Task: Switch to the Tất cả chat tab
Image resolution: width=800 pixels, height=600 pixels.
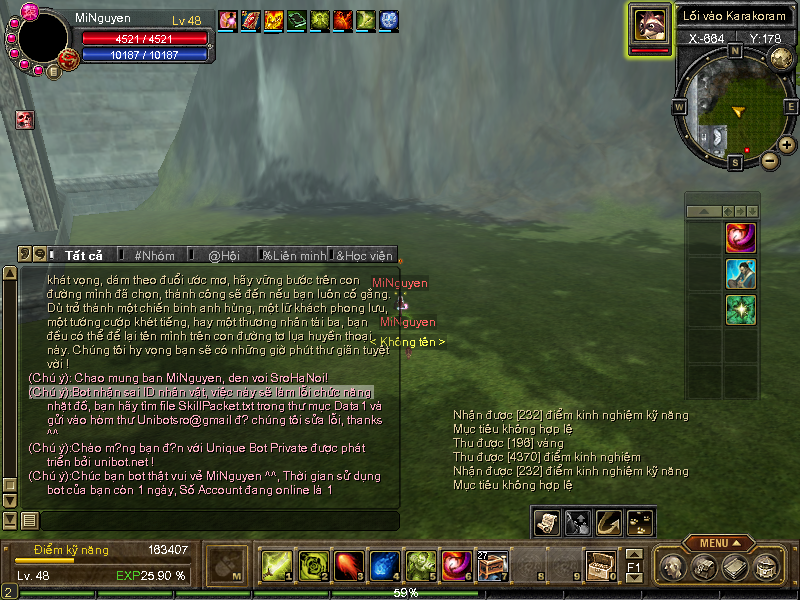Action: 83,256
